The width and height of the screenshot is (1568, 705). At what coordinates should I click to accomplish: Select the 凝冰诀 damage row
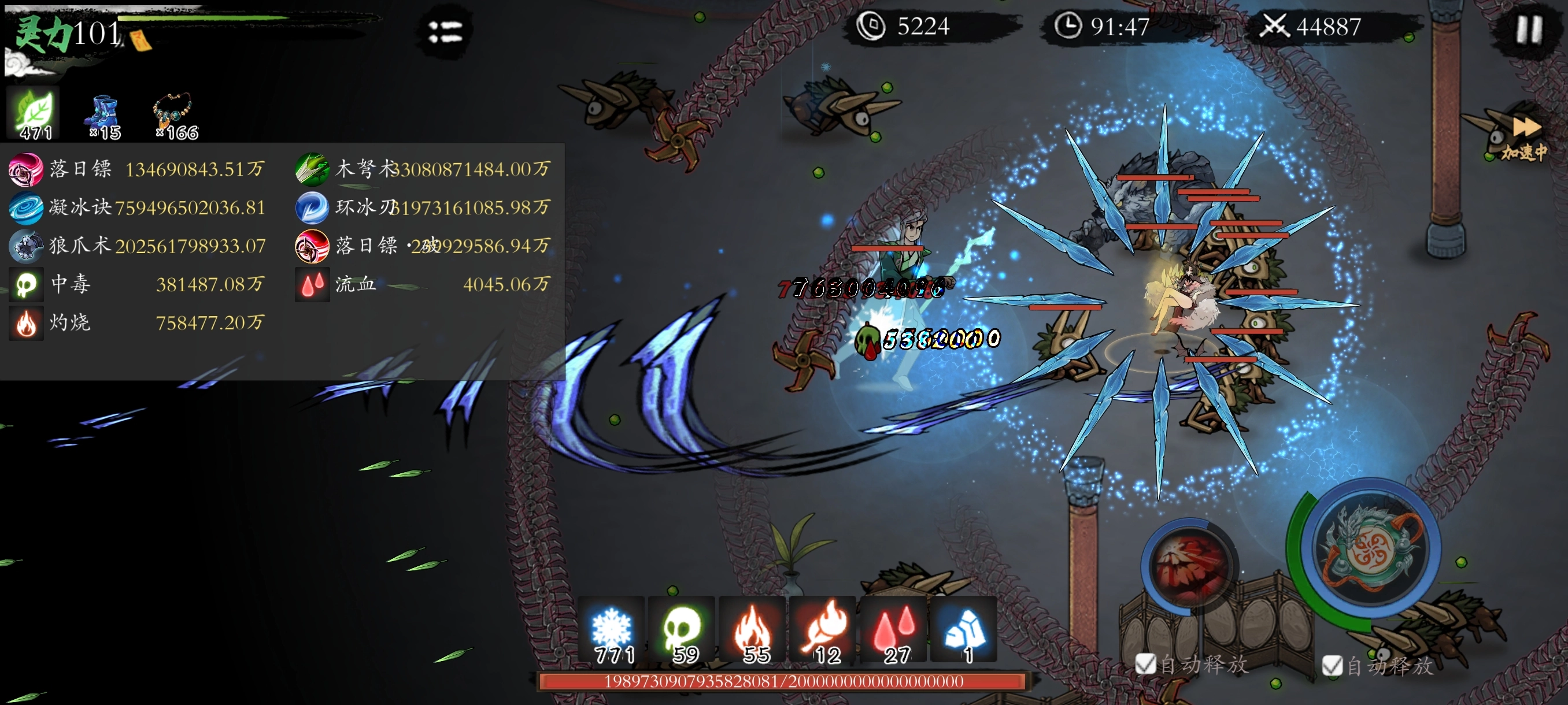pos(137,207)
